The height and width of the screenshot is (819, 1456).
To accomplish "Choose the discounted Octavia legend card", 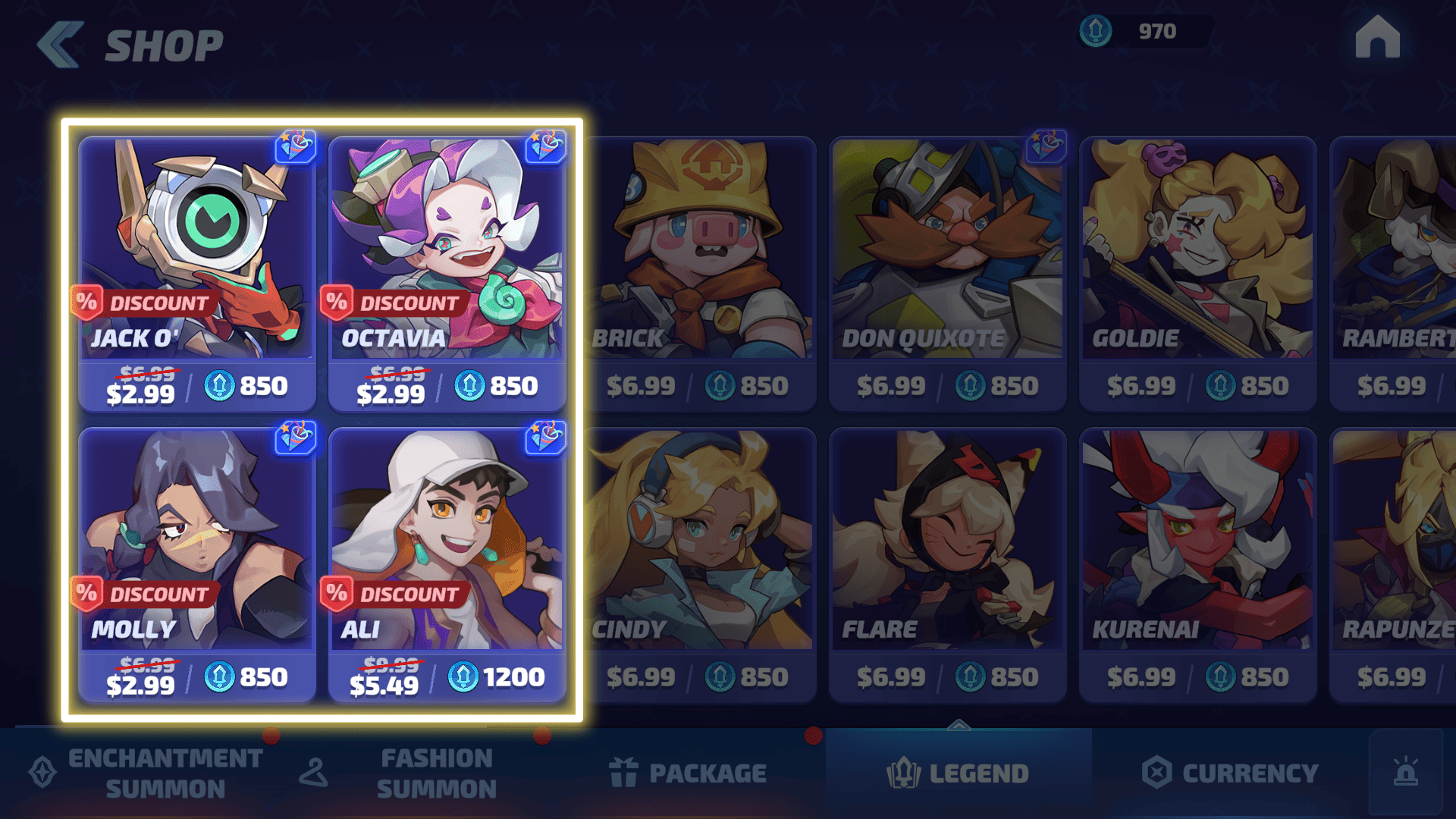I will pyautogui.click(x=447, y=273).
